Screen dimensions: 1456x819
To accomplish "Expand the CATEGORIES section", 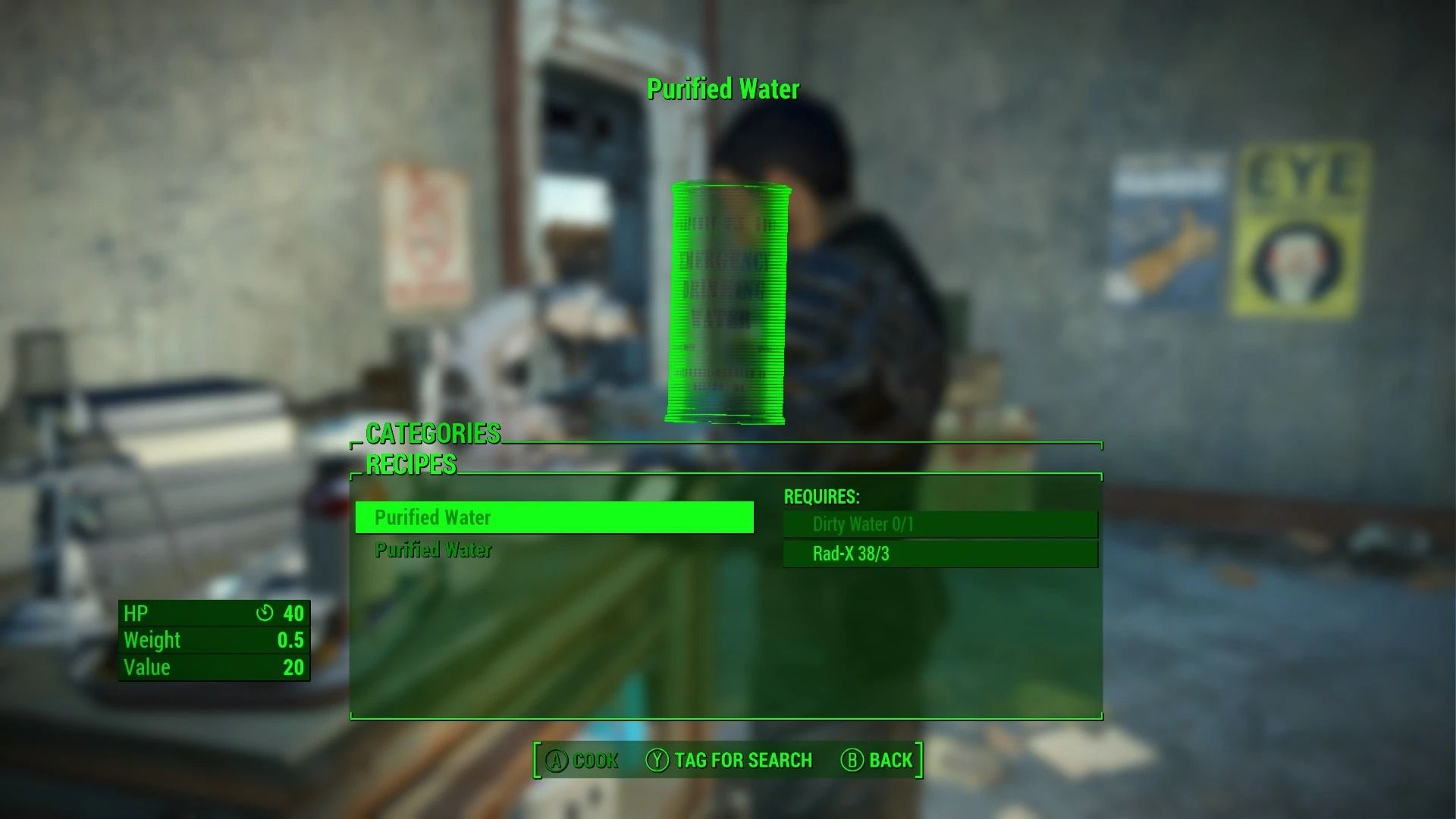I will (432, 433).
